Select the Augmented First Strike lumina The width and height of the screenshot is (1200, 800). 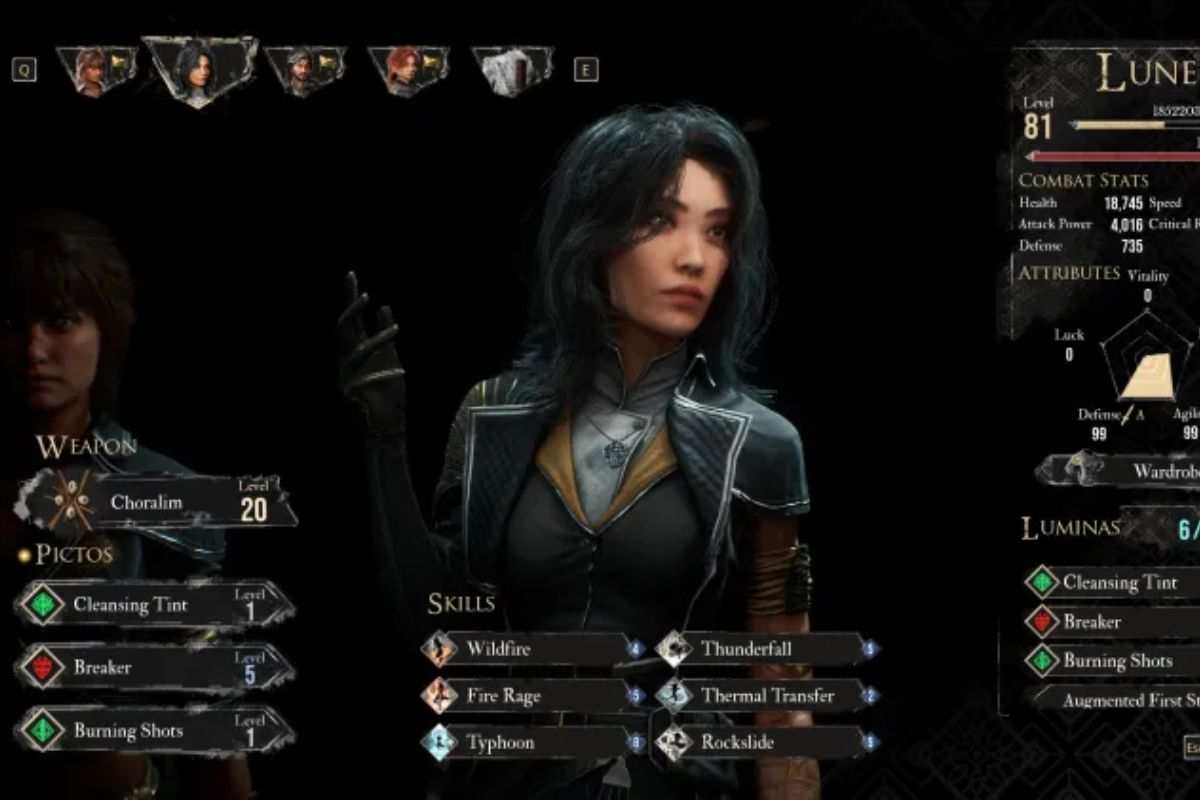coord(1118,700)
